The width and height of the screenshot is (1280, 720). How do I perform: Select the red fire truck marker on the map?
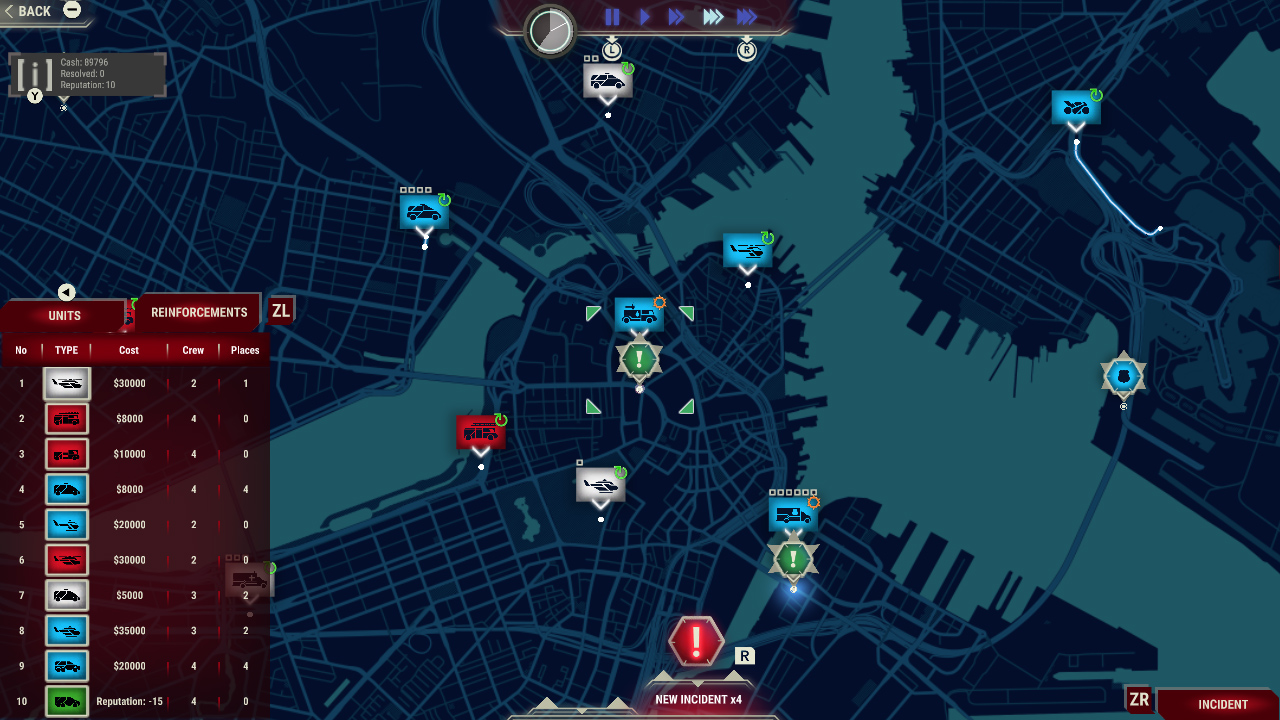(x=480, y=430)
